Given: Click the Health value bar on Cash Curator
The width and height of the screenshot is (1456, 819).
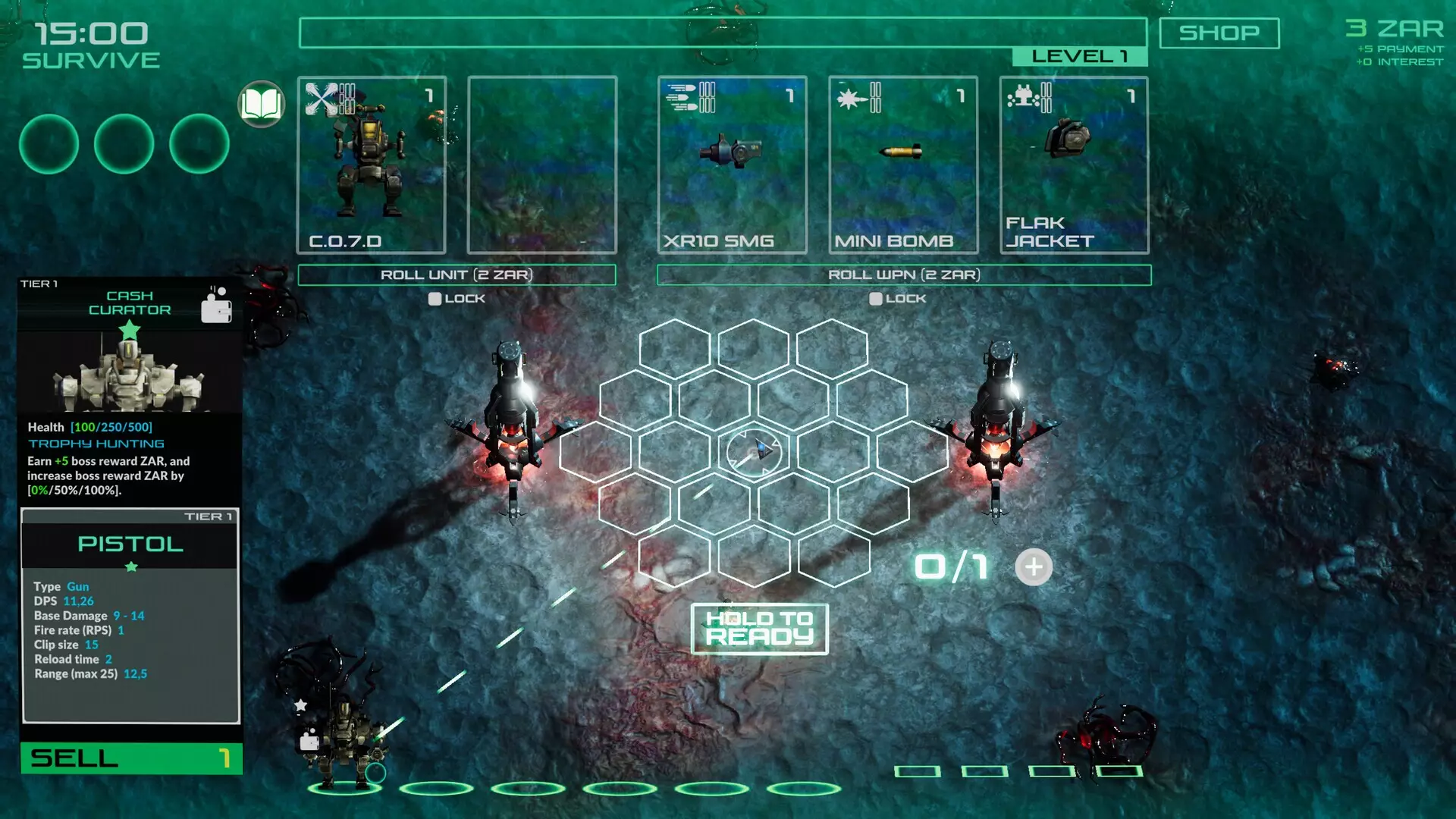Looking at the screenshot, I should click(114, 426).
